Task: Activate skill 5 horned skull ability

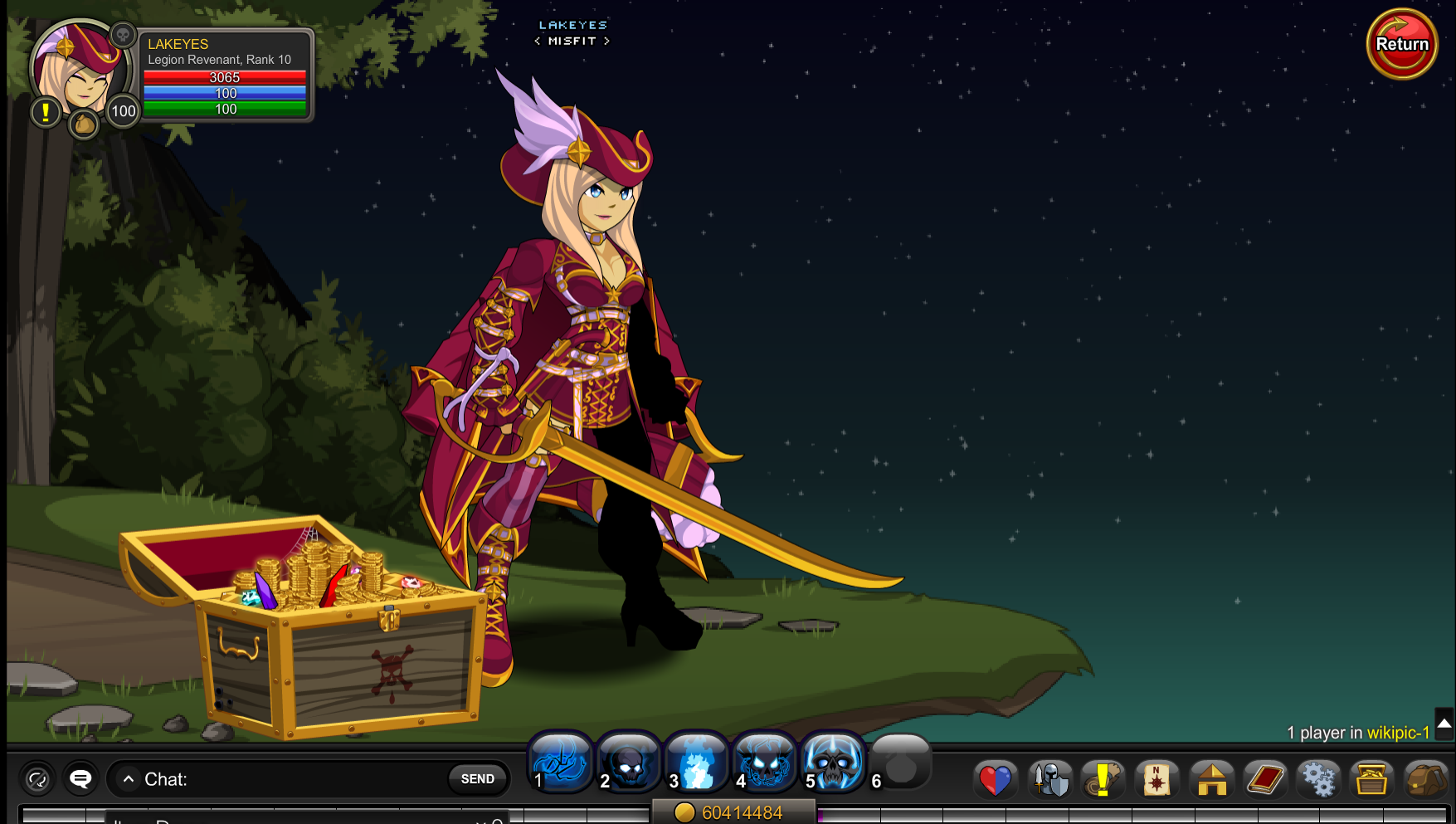Action: point(833,762)
